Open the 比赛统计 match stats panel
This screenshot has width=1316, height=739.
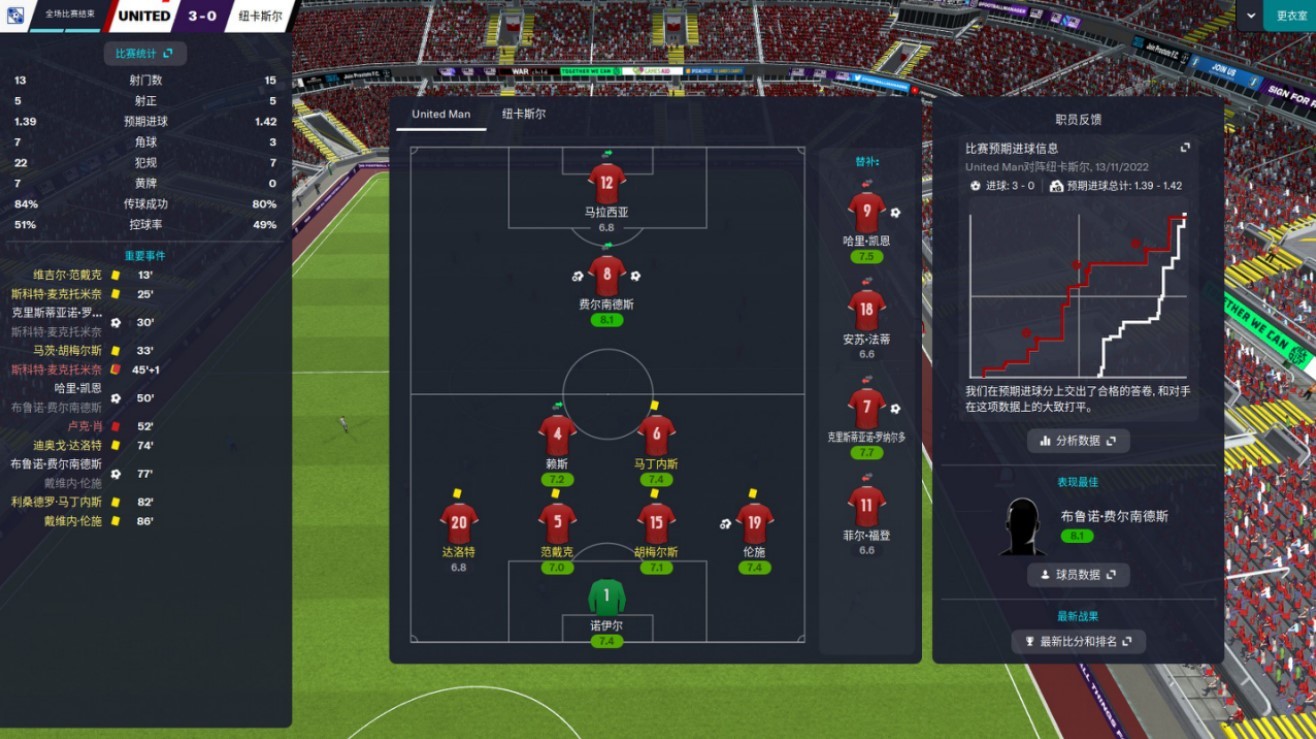(145, 54)
